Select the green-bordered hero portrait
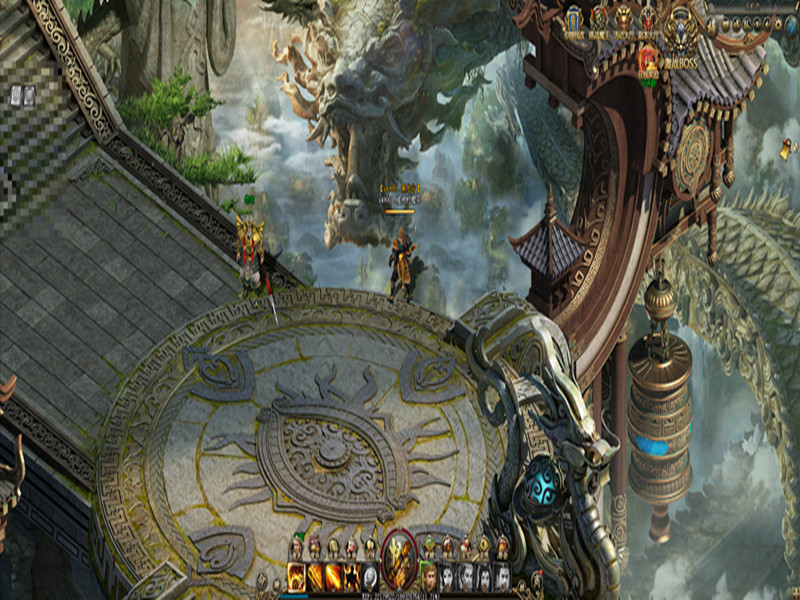This screenshot has width=800, height=600. 429,576
